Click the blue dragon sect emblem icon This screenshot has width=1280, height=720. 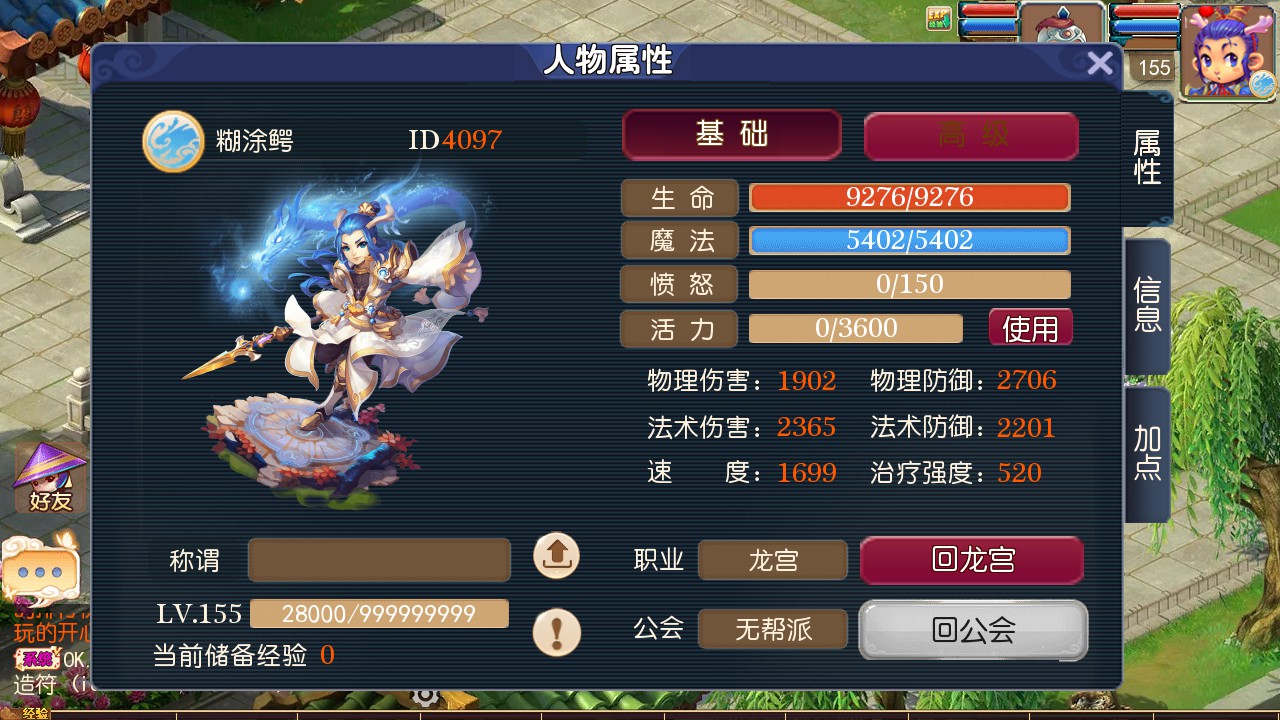(173, 141)
